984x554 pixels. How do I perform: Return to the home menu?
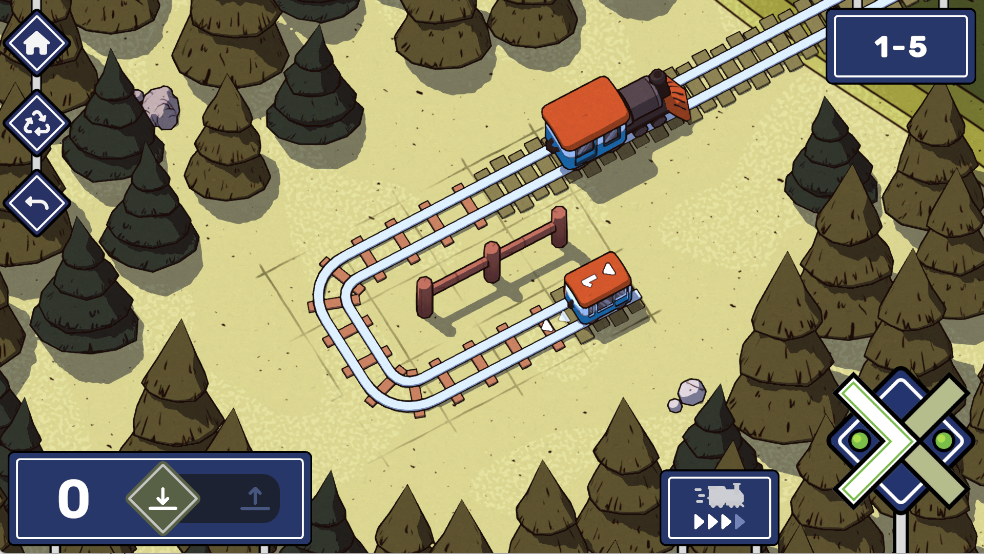(x=37, y=43)
